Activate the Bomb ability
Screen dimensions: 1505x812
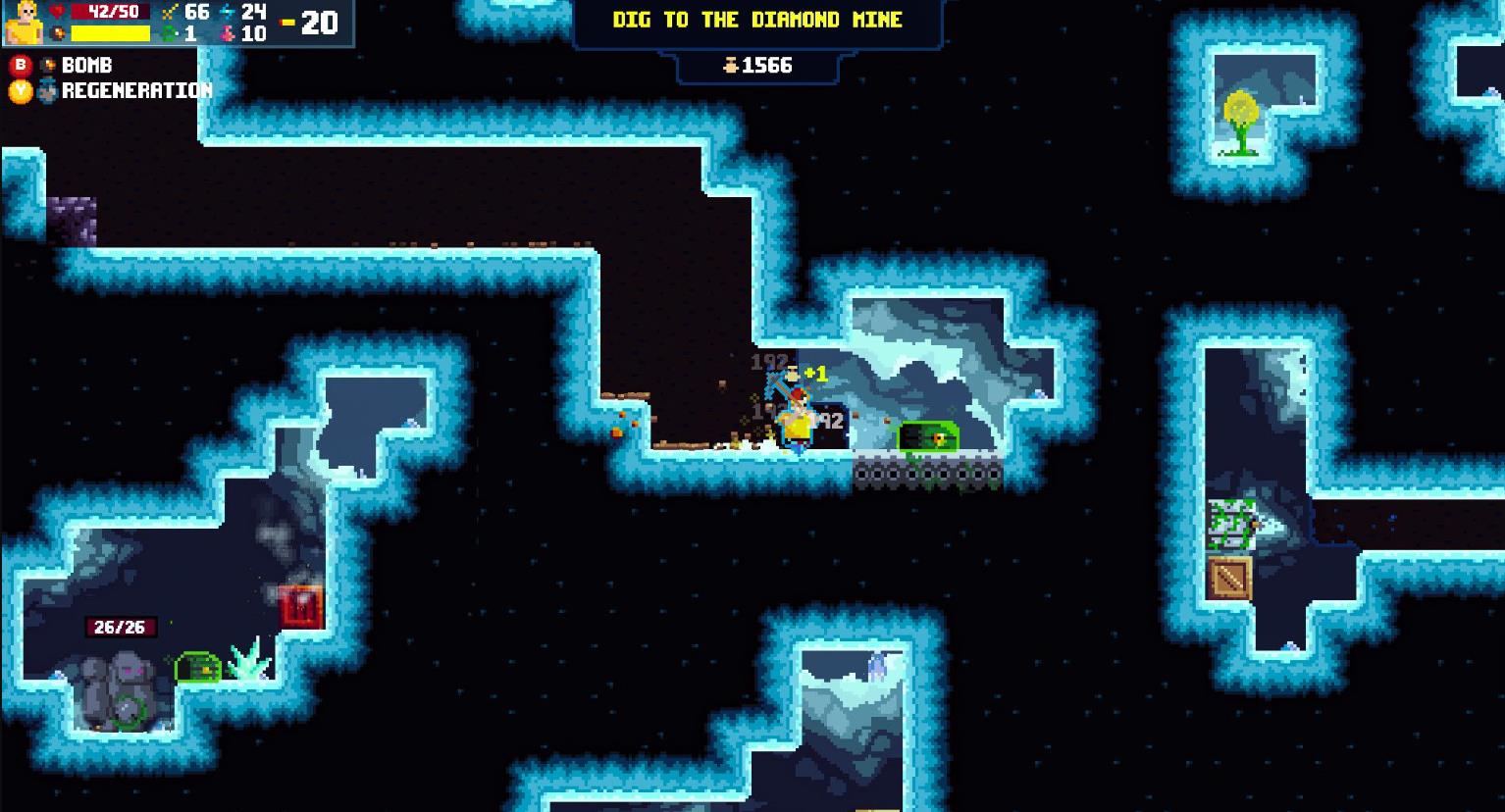point(75,66)
